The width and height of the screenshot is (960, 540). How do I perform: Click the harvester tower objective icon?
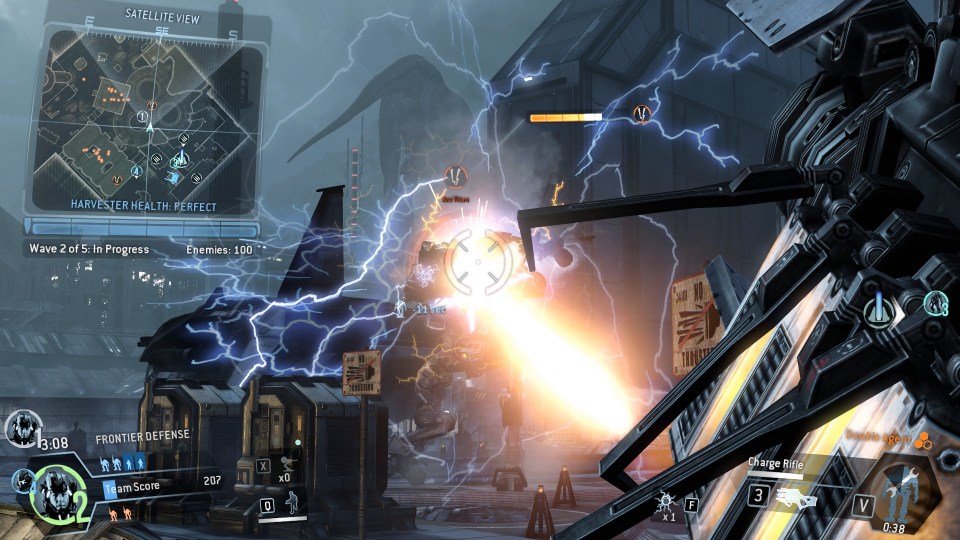pos(880,308)
